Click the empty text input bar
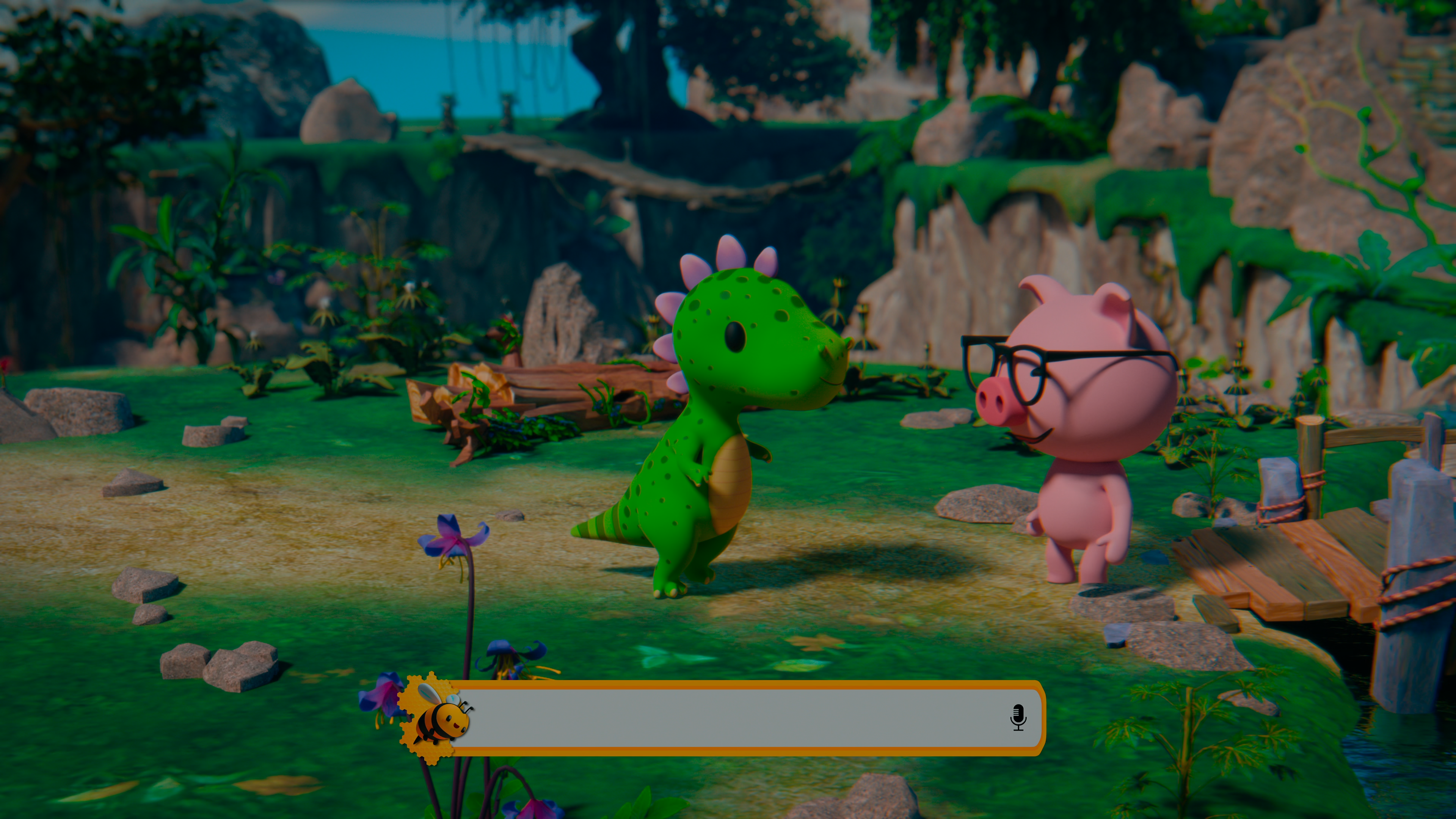The image size is (1456, 819). tap(735, 718)
